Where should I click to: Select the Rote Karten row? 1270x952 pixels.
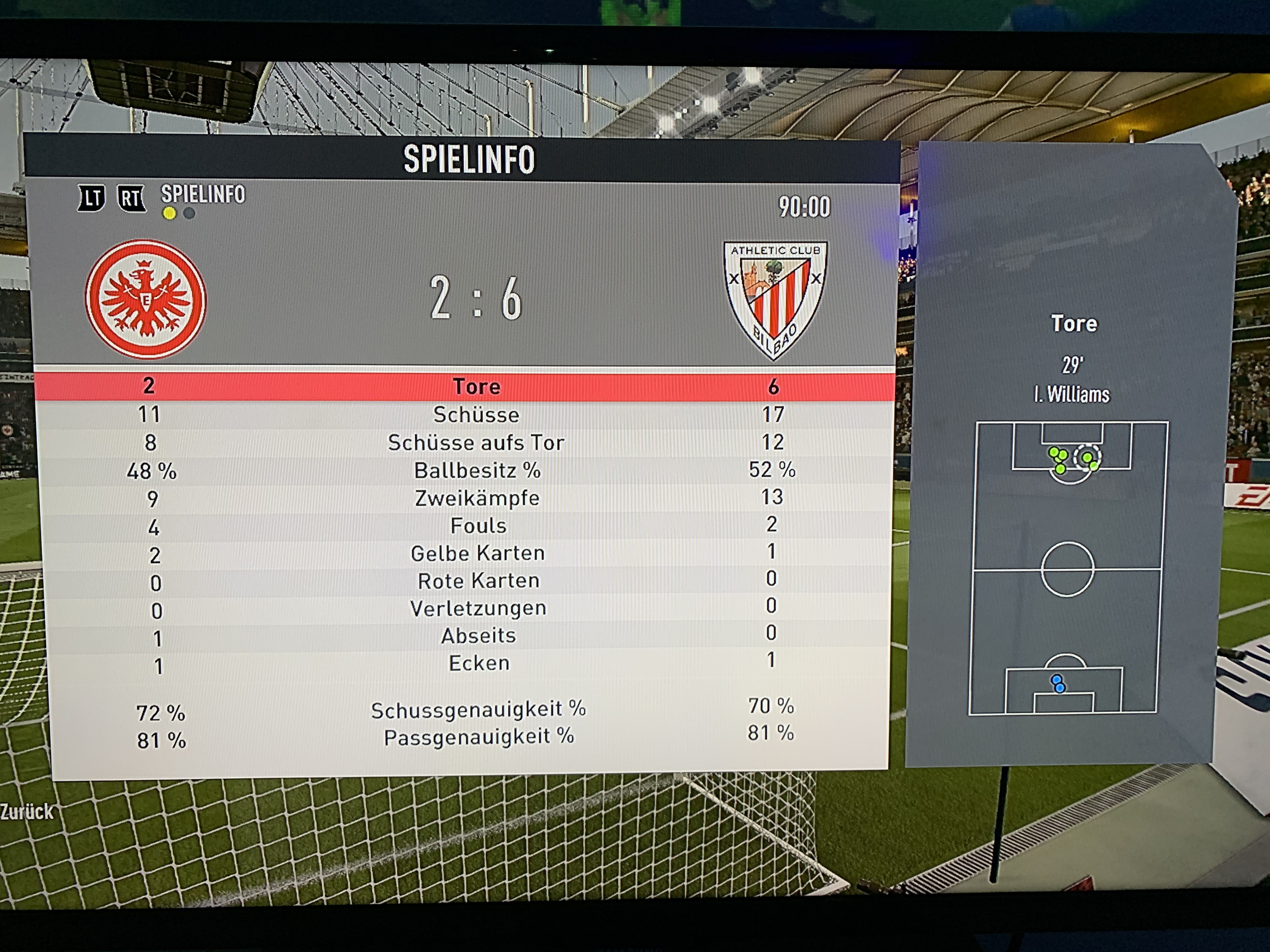(478, 581)
